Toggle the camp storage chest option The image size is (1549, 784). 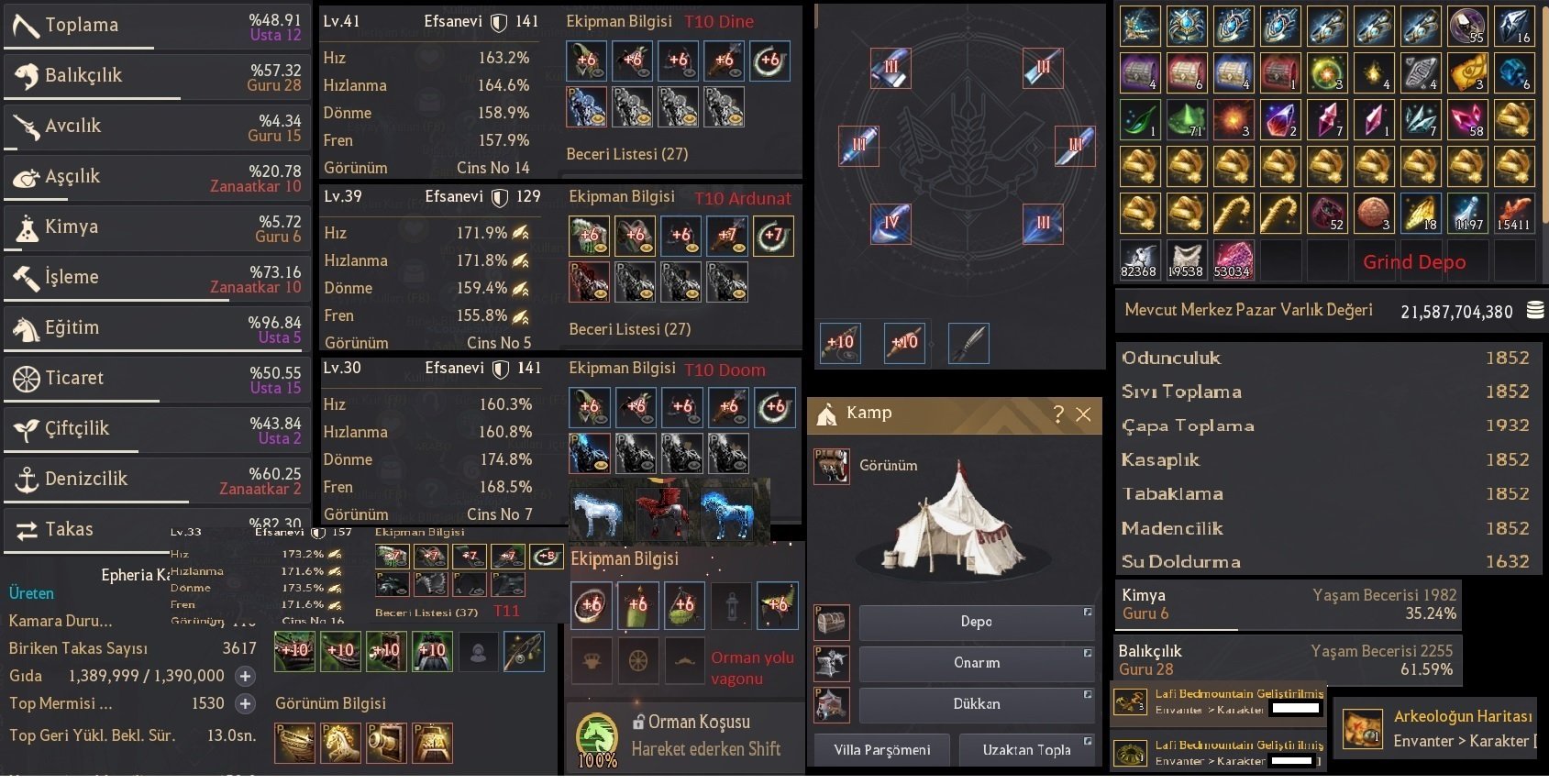tap(832, 623)
